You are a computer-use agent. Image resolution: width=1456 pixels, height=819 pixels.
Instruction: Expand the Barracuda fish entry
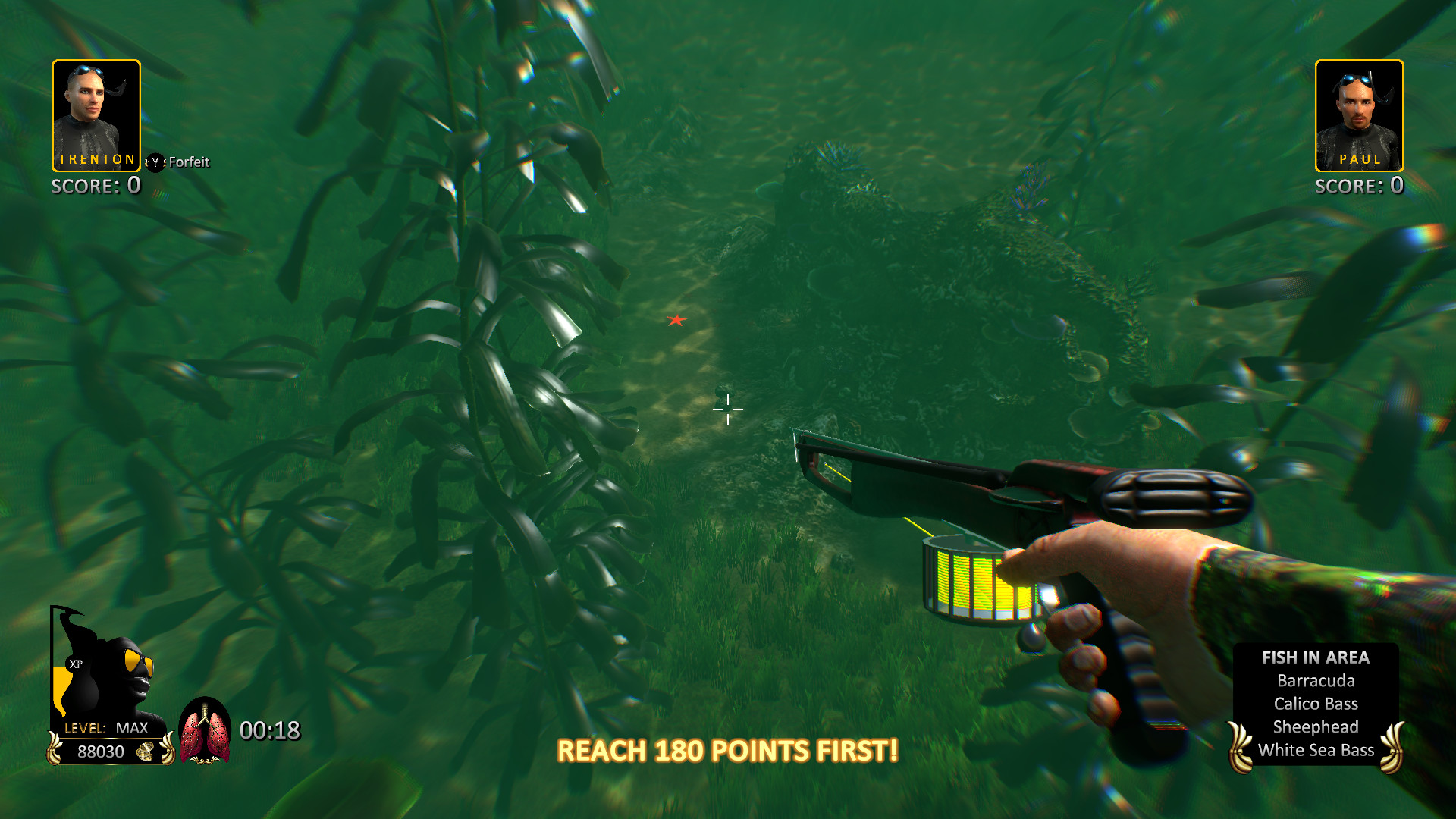[x=1316, y=680]
